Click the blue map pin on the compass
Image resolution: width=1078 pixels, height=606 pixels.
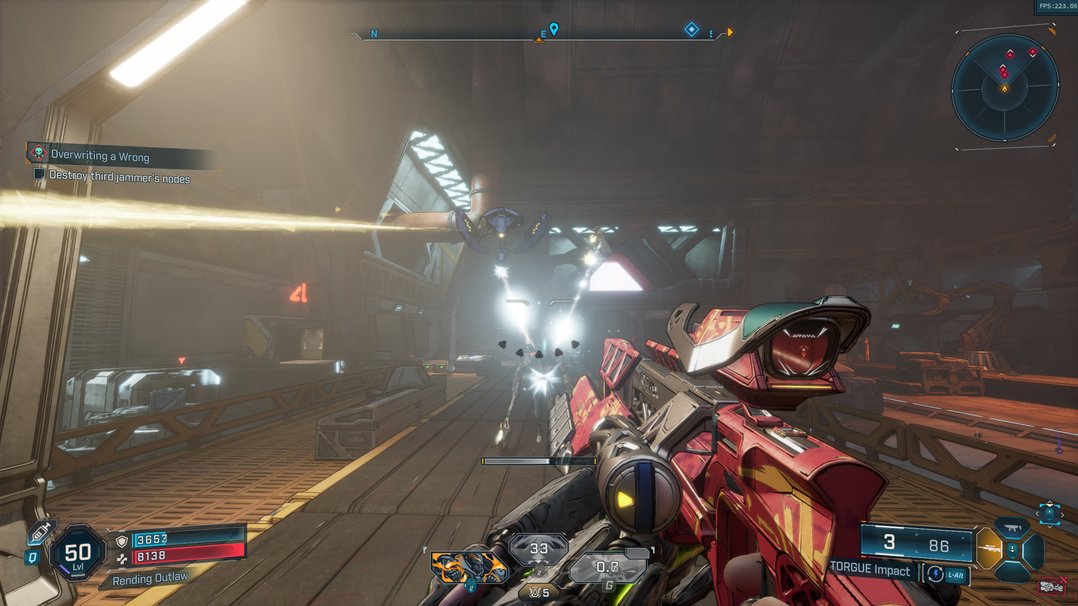[553, 30]
